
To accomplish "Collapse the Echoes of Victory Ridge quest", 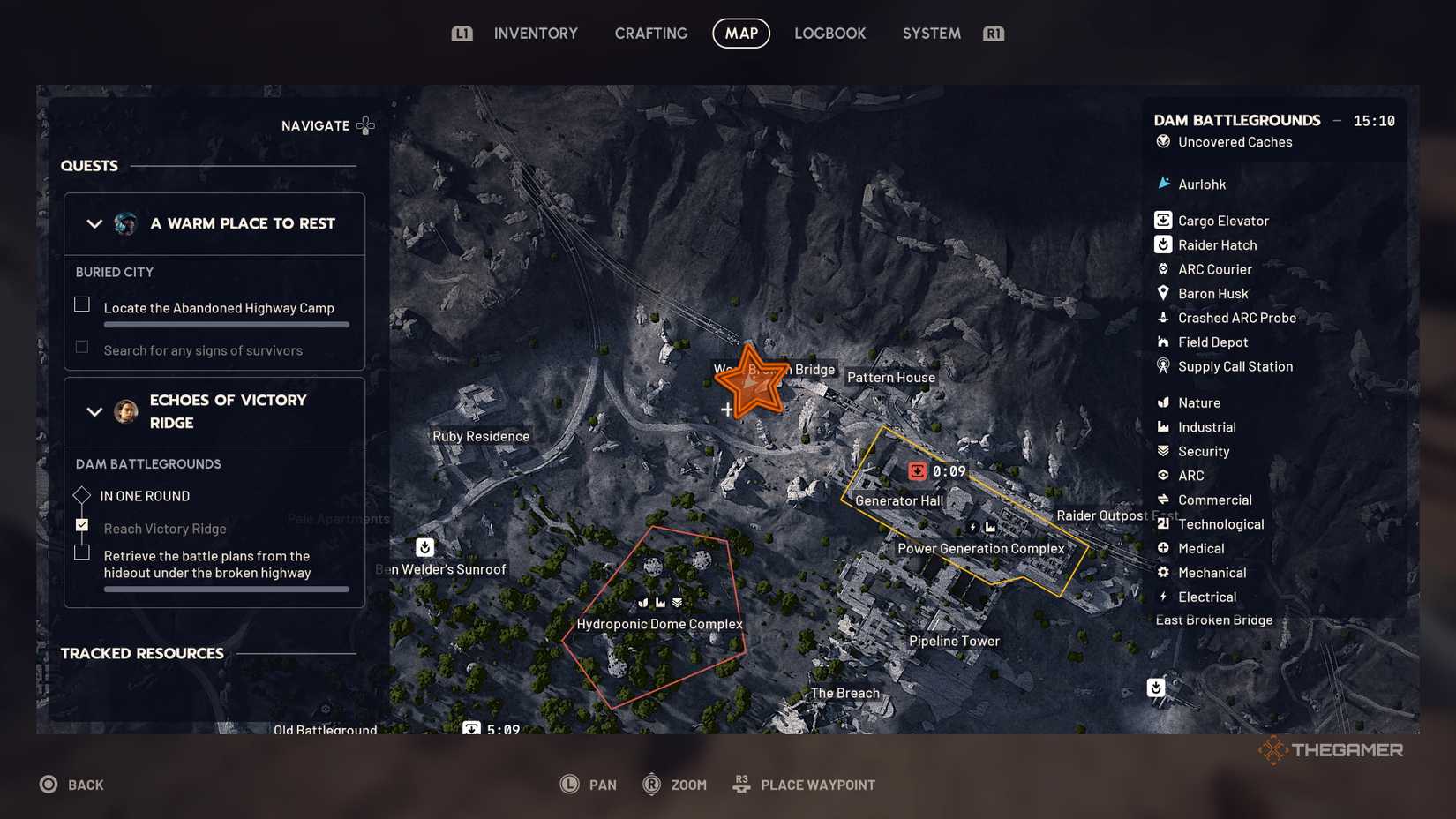I will tap(94, 411).
